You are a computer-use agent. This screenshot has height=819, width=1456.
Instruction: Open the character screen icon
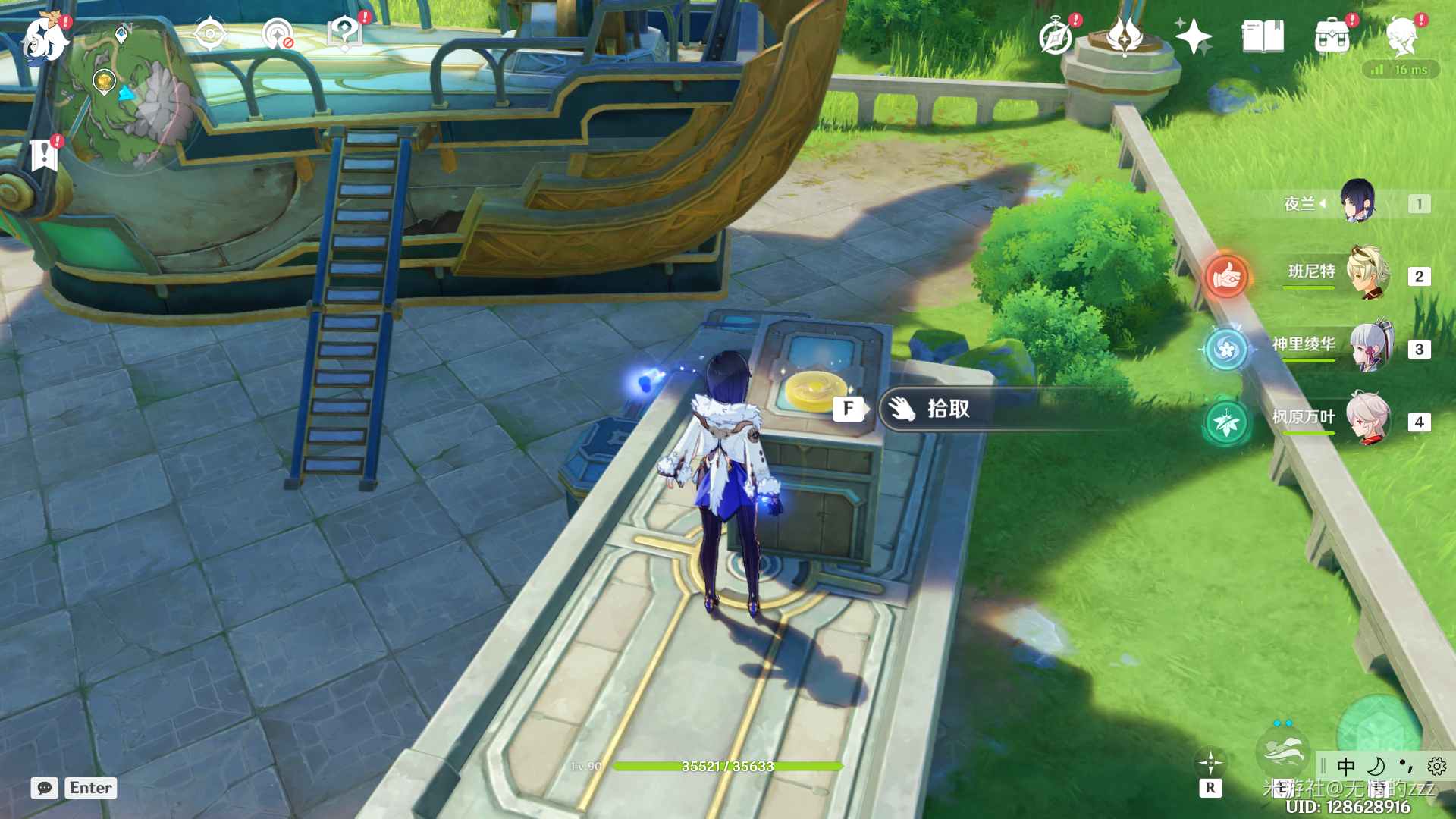1402,36
